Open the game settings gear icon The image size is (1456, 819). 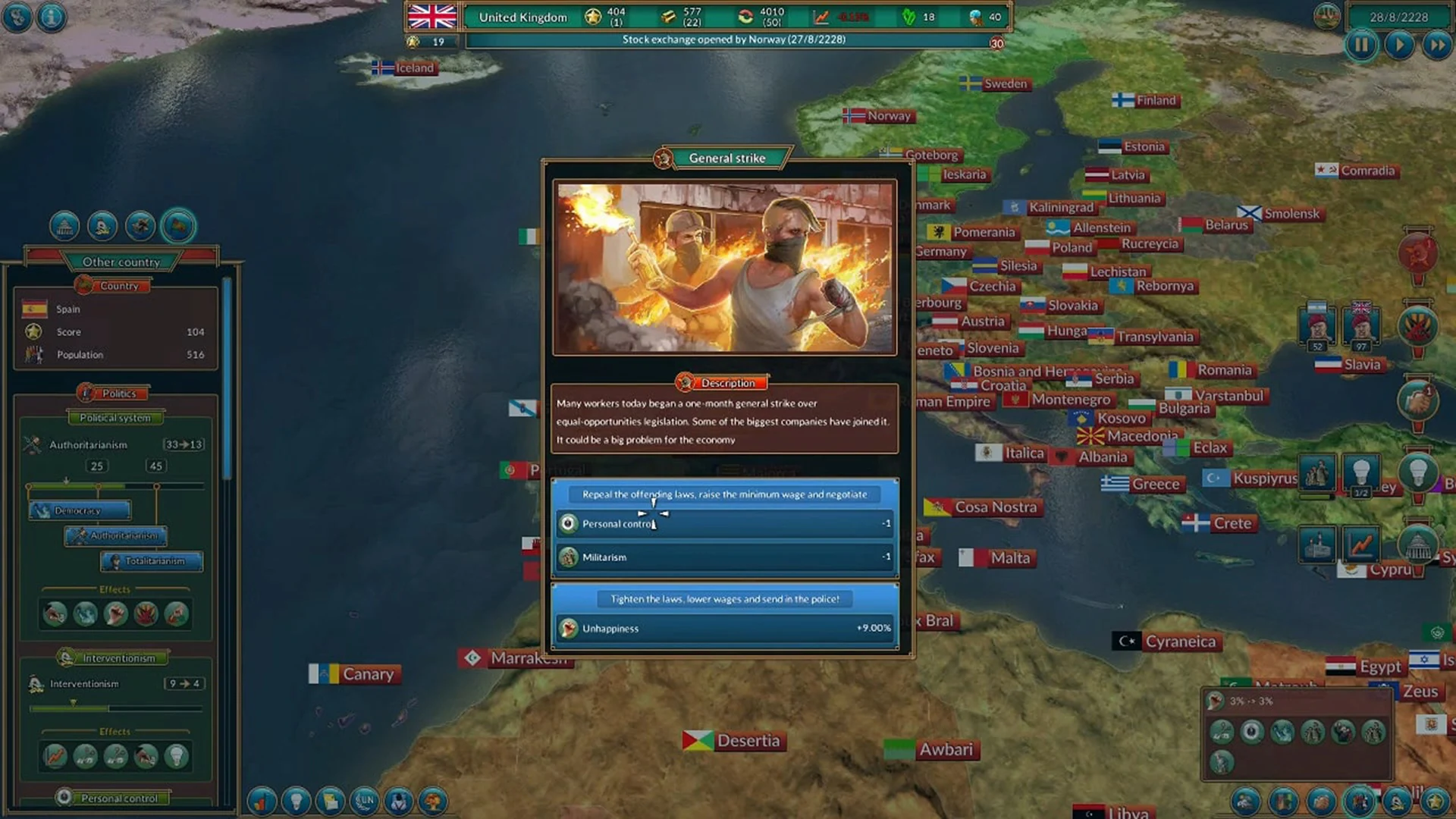(17, 17)
